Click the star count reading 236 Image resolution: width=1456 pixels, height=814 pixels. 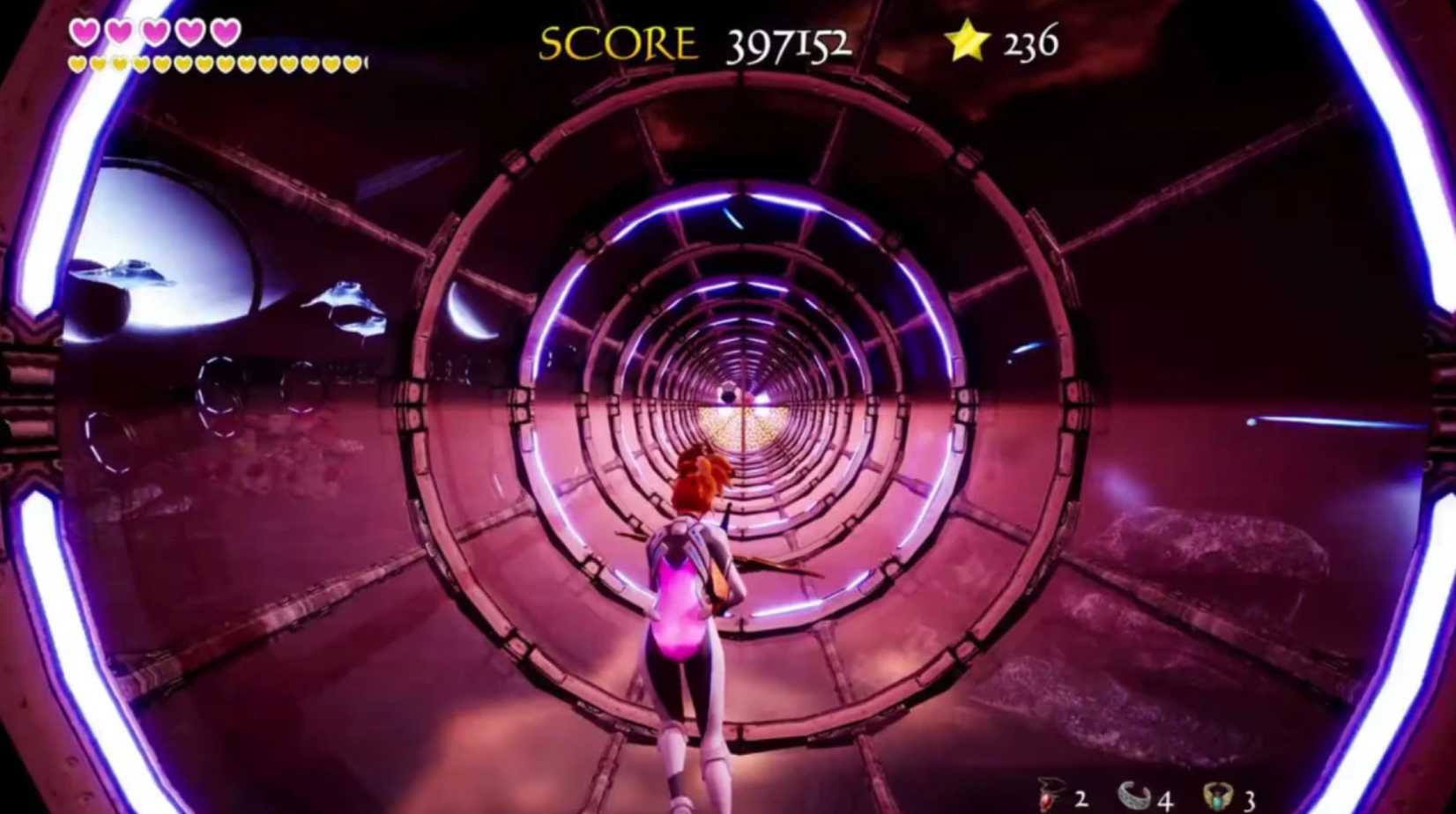(x=1029, y=41)
